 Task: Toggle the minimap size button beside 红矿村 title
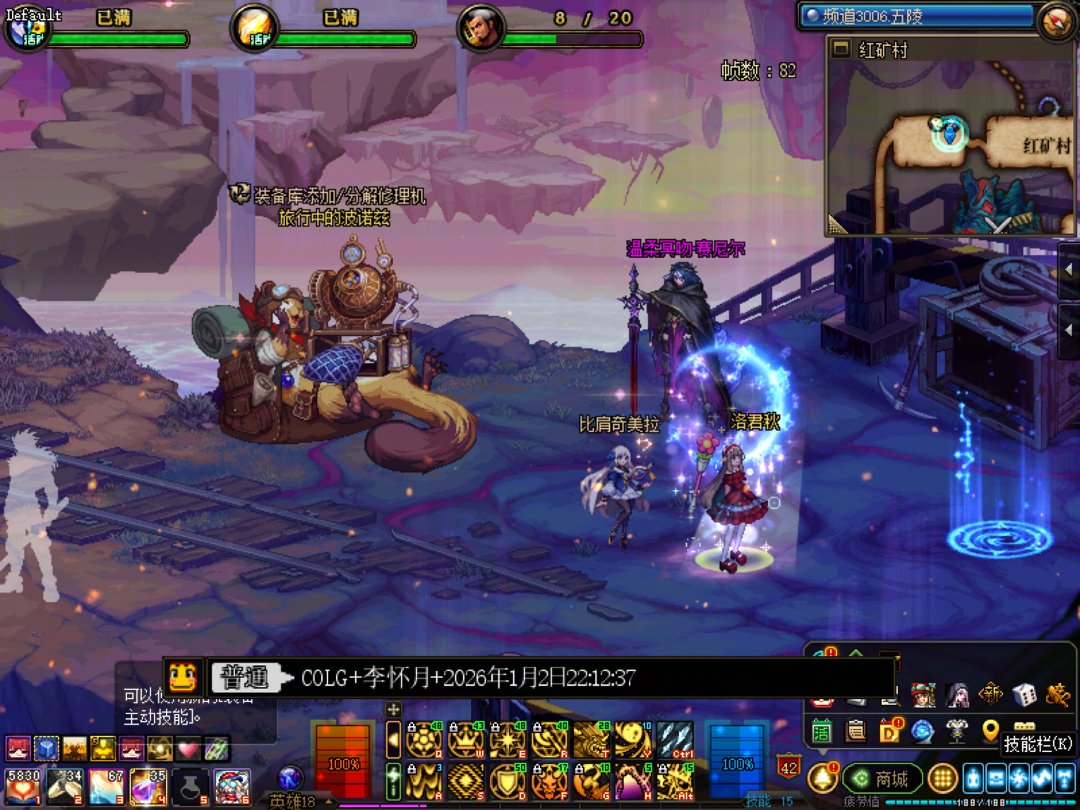coord(841,49)
